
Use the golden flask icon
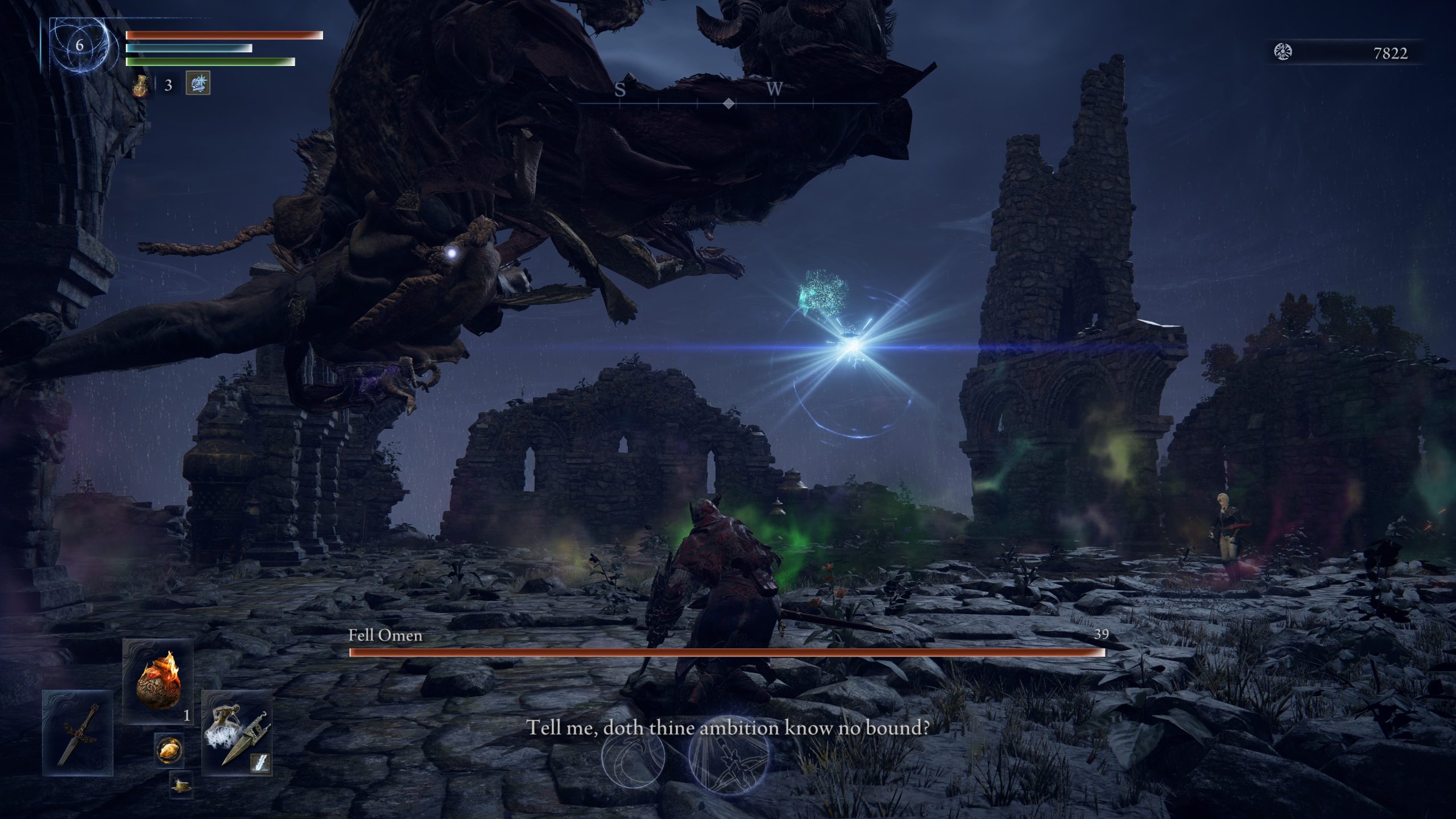[140, 85]
